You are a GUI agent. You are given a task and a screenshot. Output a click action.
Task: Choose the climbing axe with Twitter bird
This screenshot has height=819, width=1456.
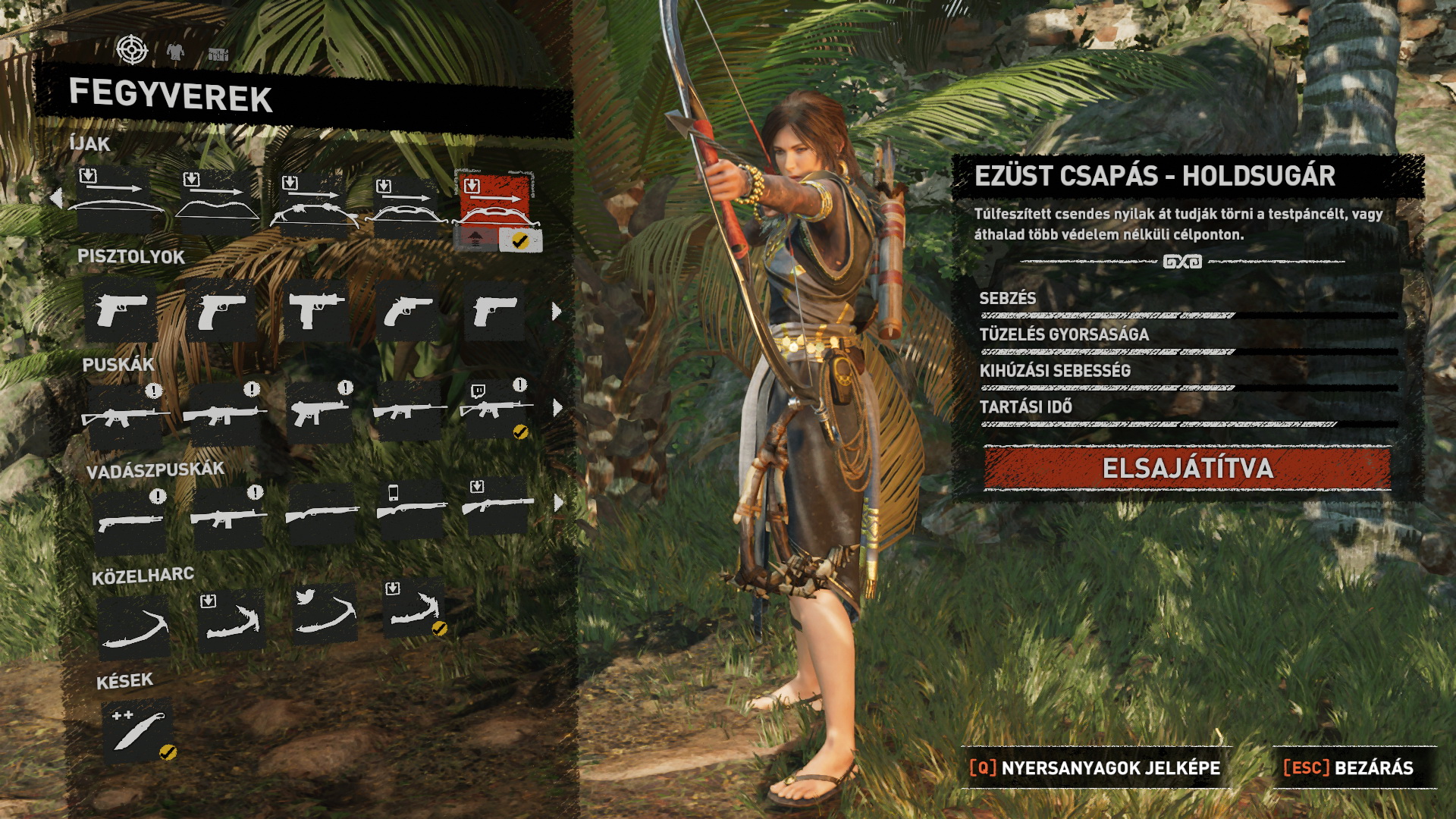325,614
